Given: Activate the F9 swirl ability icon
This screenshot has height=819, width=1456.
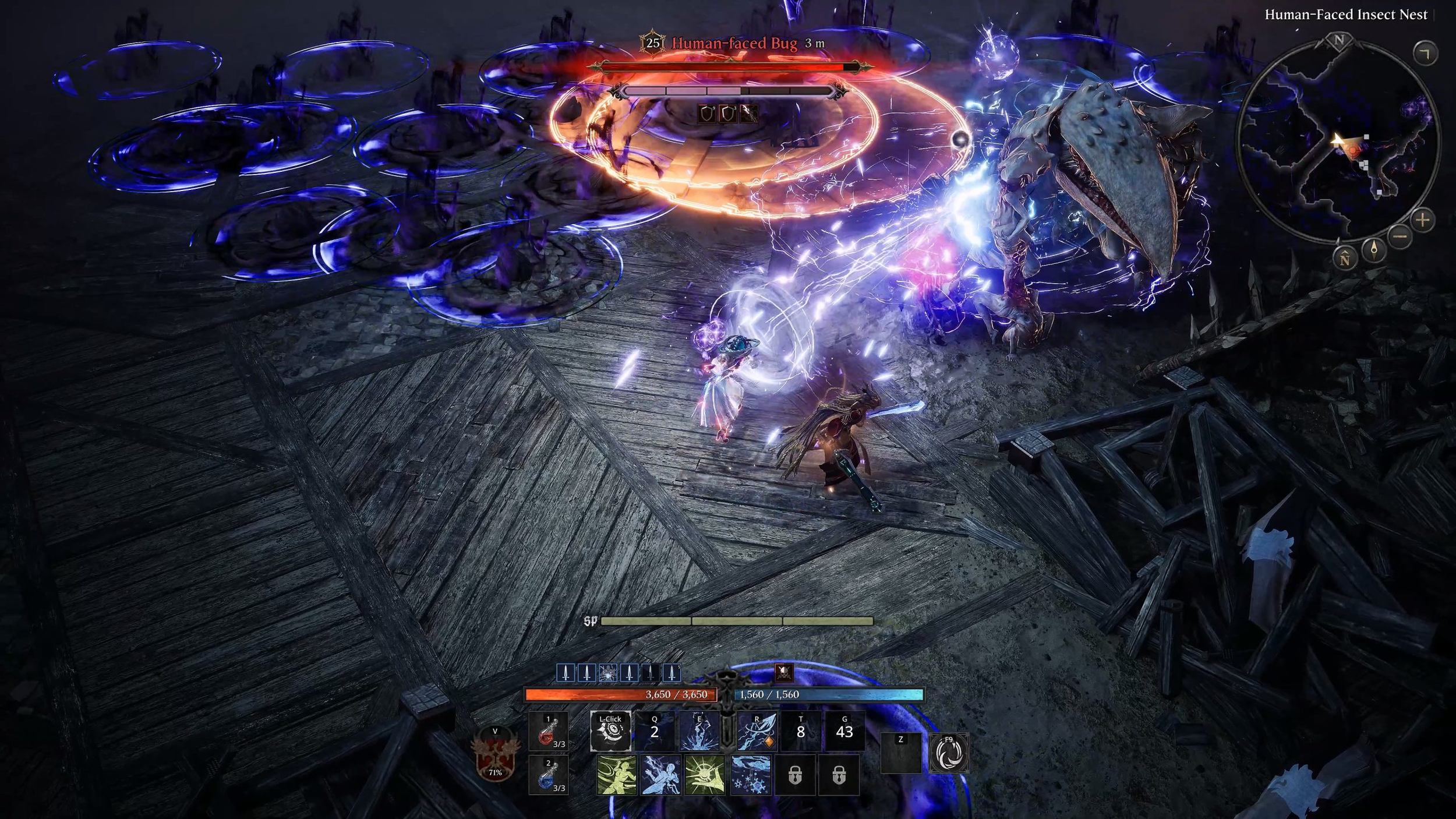Looking at the screenshot, I should click(949, 753).
